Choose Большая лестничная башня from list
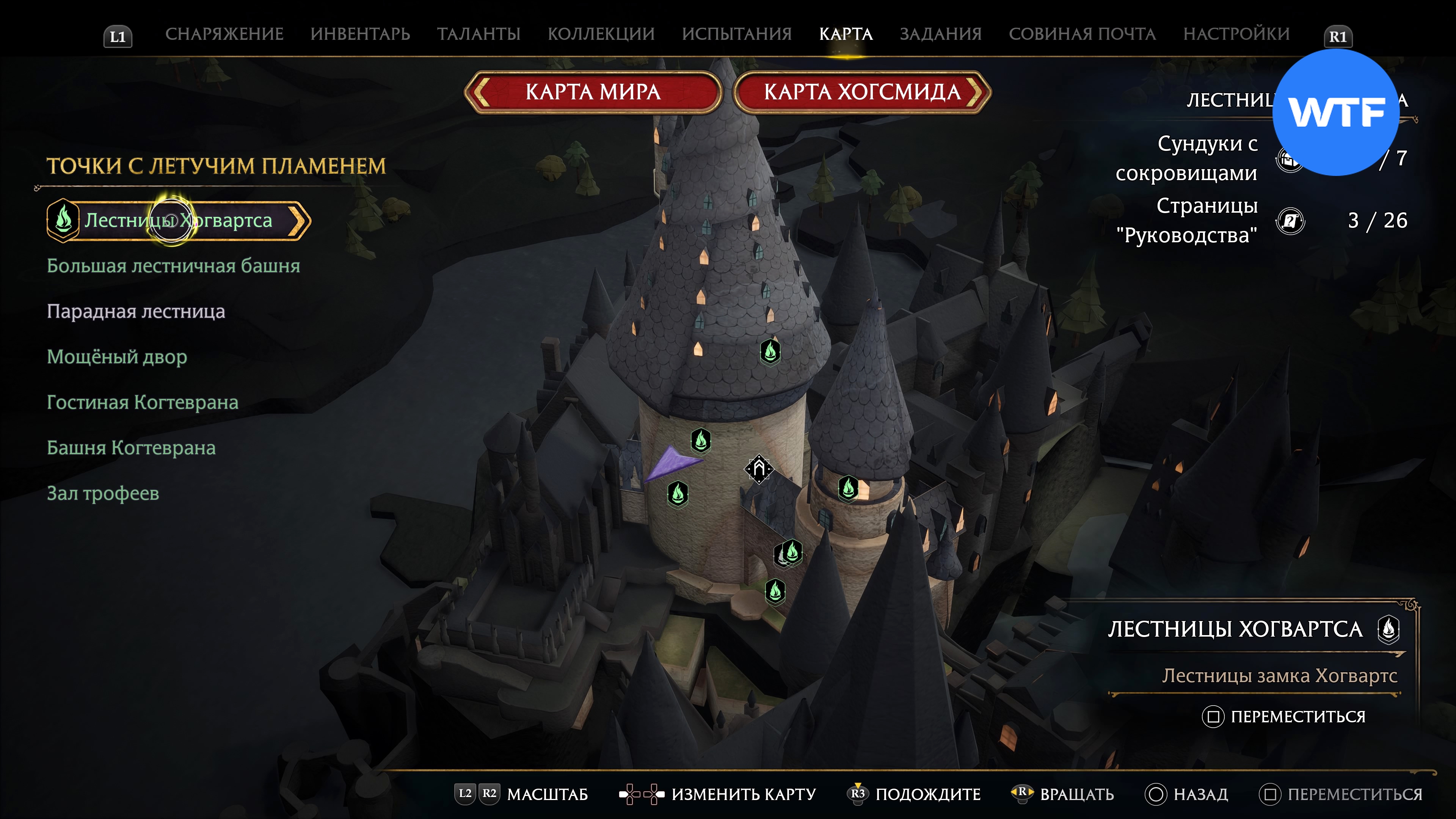 (173, 266)
